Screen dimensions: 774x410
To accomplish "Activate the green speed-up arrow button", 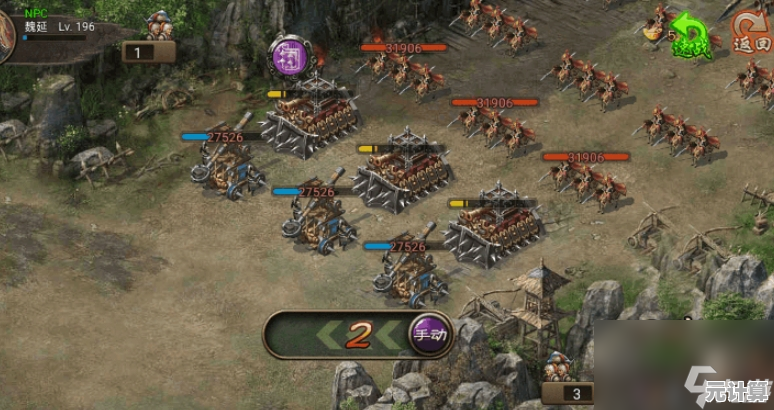I will [x=687, y=34].
